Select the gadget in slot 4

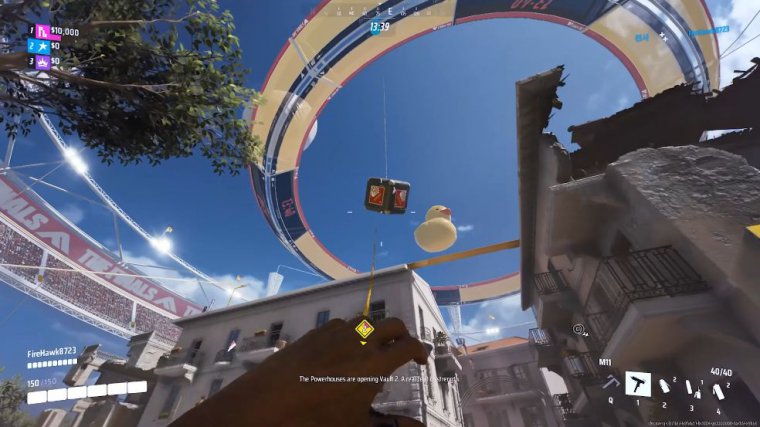point(718,390)
